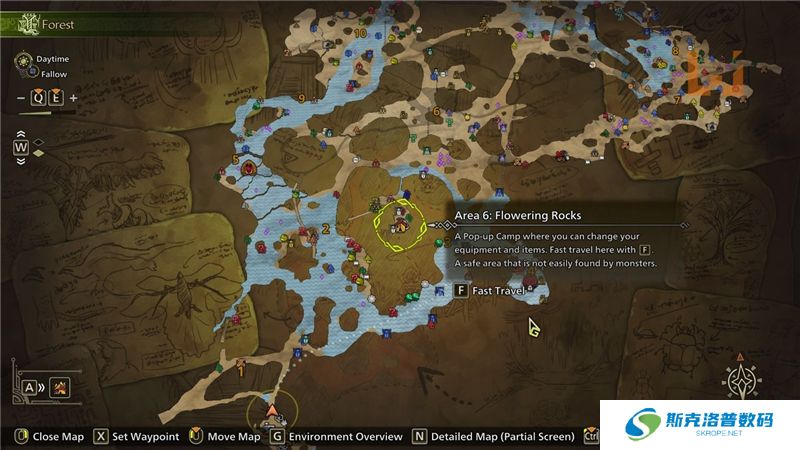The width and height of the screenshot is (800, 450).
Task: Cycle the monster icon filter box
Action: click(x=60, y=386)
